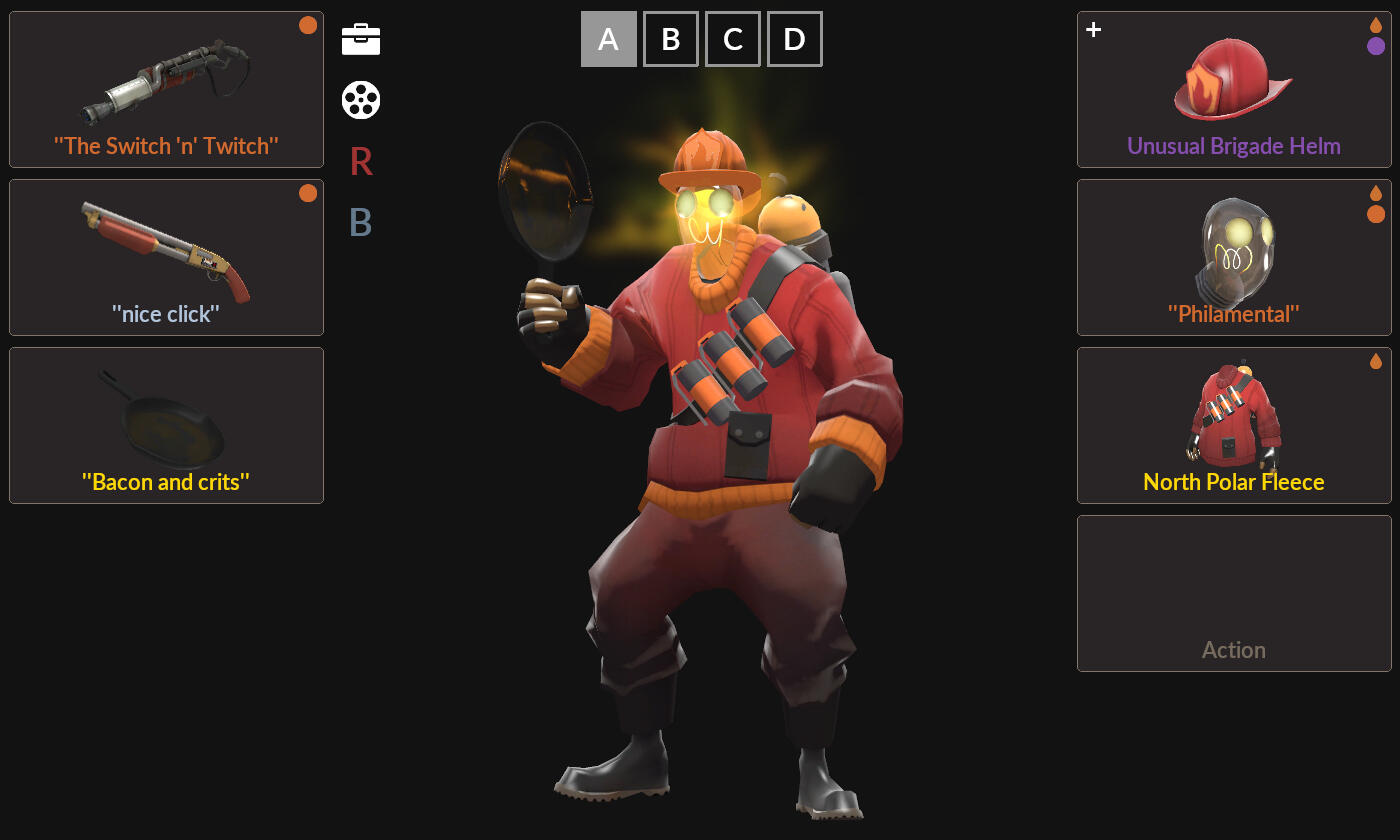This screenshot has width=1400, height=840.
Task: Switch to RED team with R
Action: (361, 161)
